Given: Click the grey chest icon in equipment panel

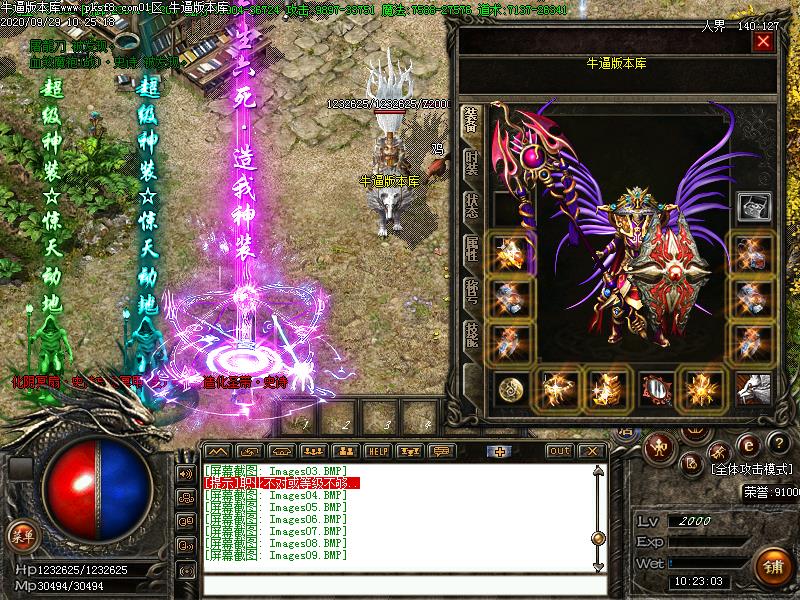Looking at the screenshot, I should coord(754,207).
